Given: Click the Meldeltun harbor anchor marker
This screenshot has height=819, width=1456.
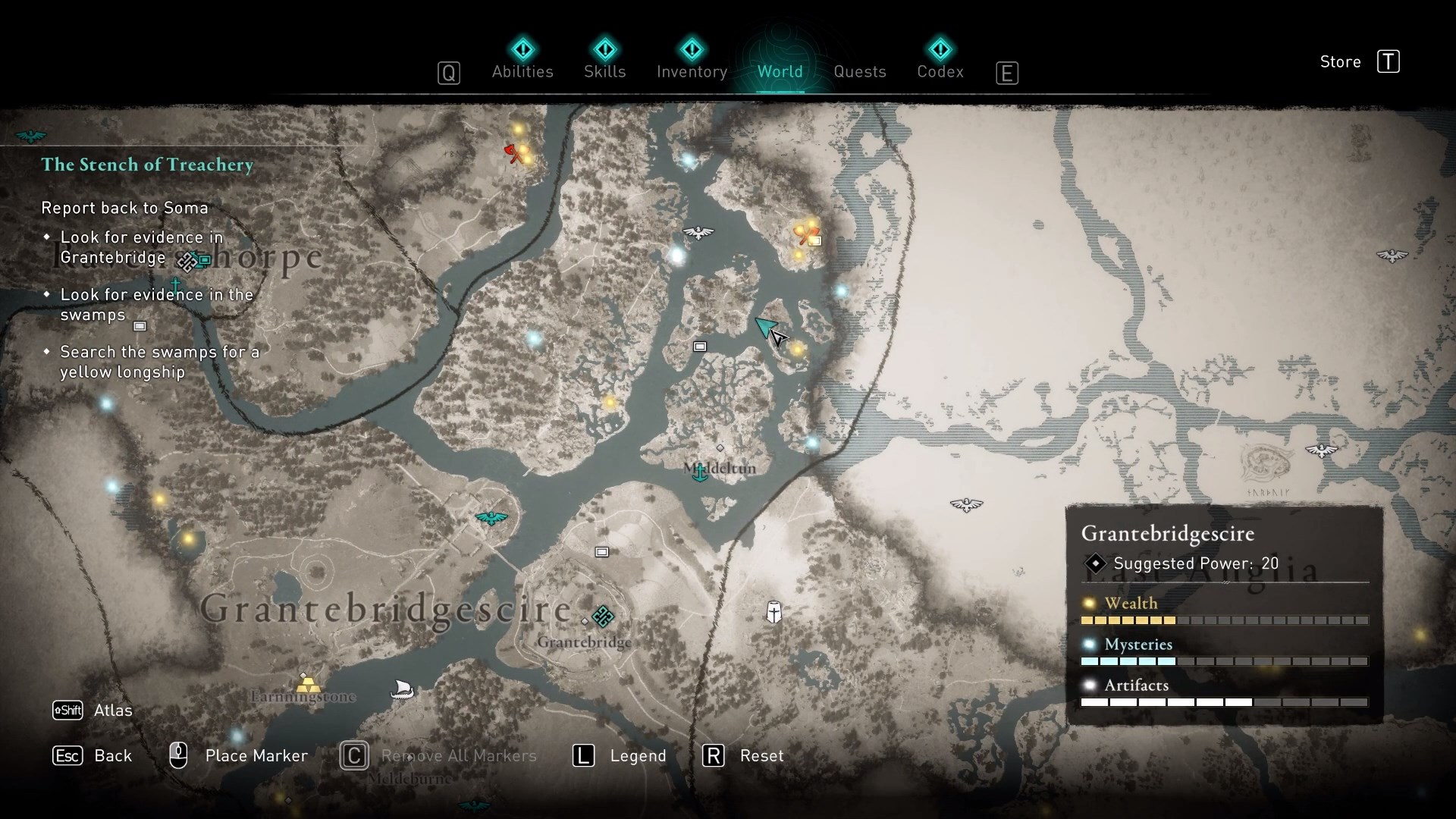Looking at the screenshot, I should 699,473.
